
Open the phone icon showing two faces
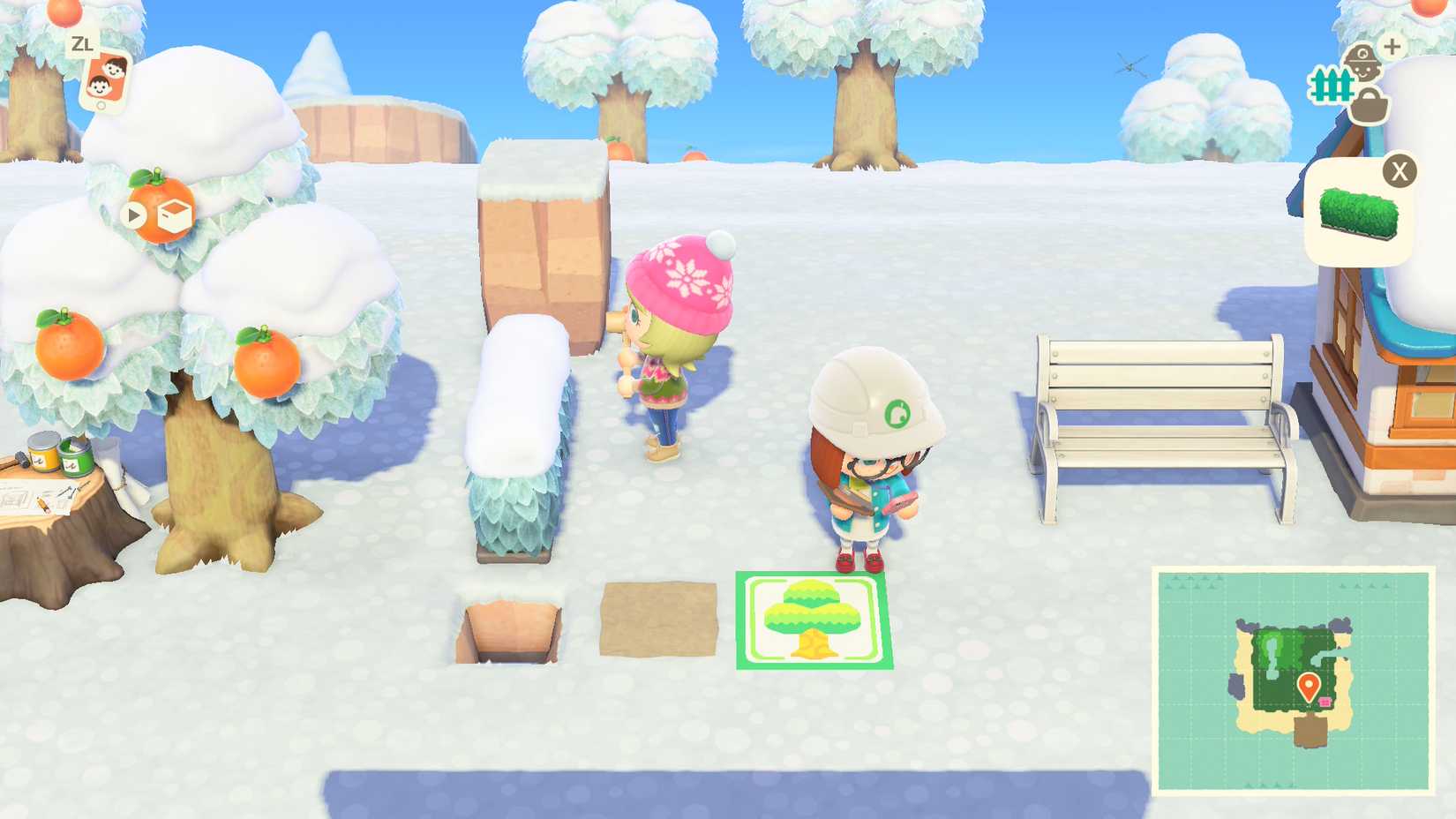[105, 80]
